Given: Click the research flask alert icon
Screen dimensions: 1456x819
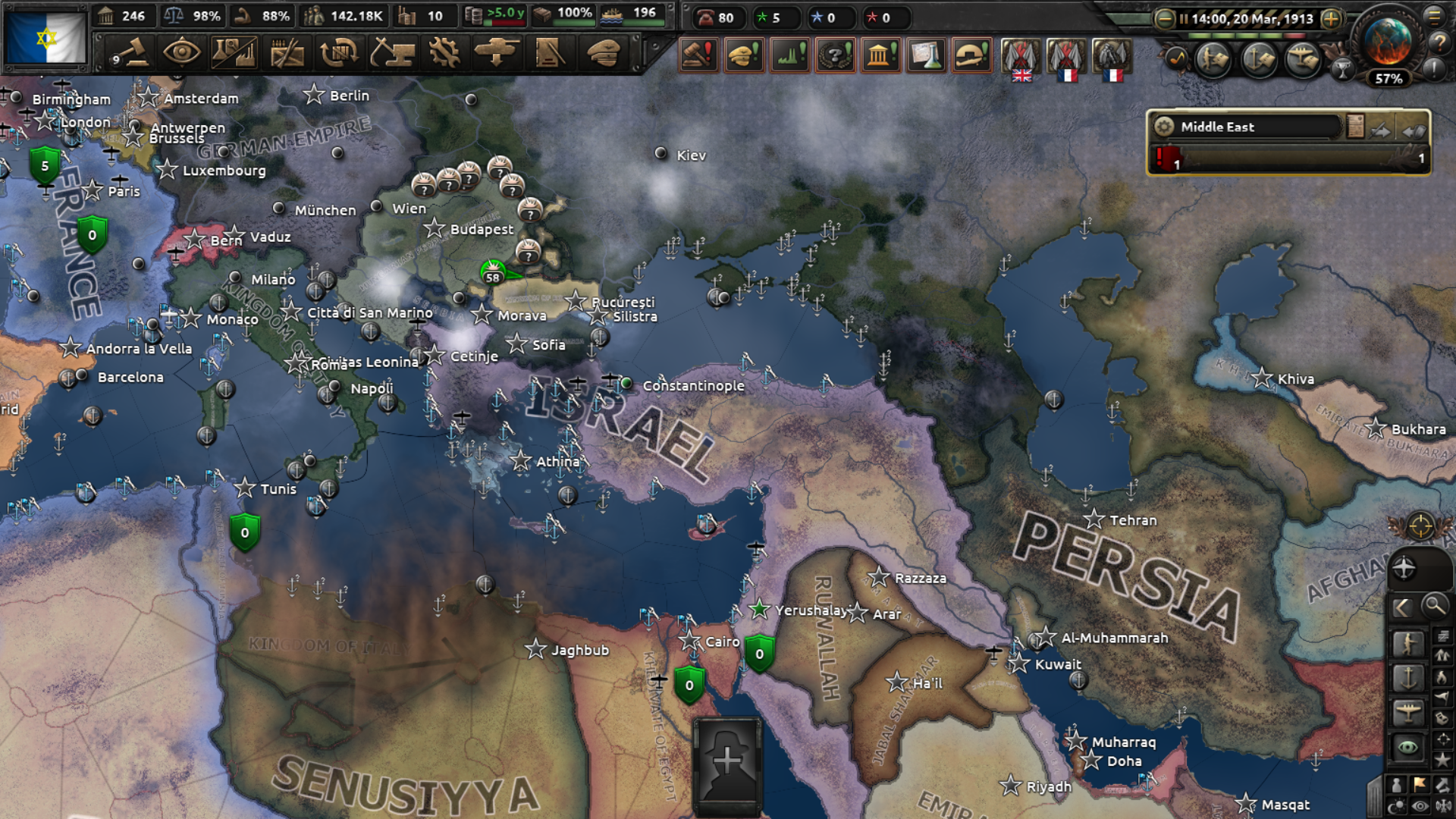Looking at the screenshot, I should (x=926, y=55).
